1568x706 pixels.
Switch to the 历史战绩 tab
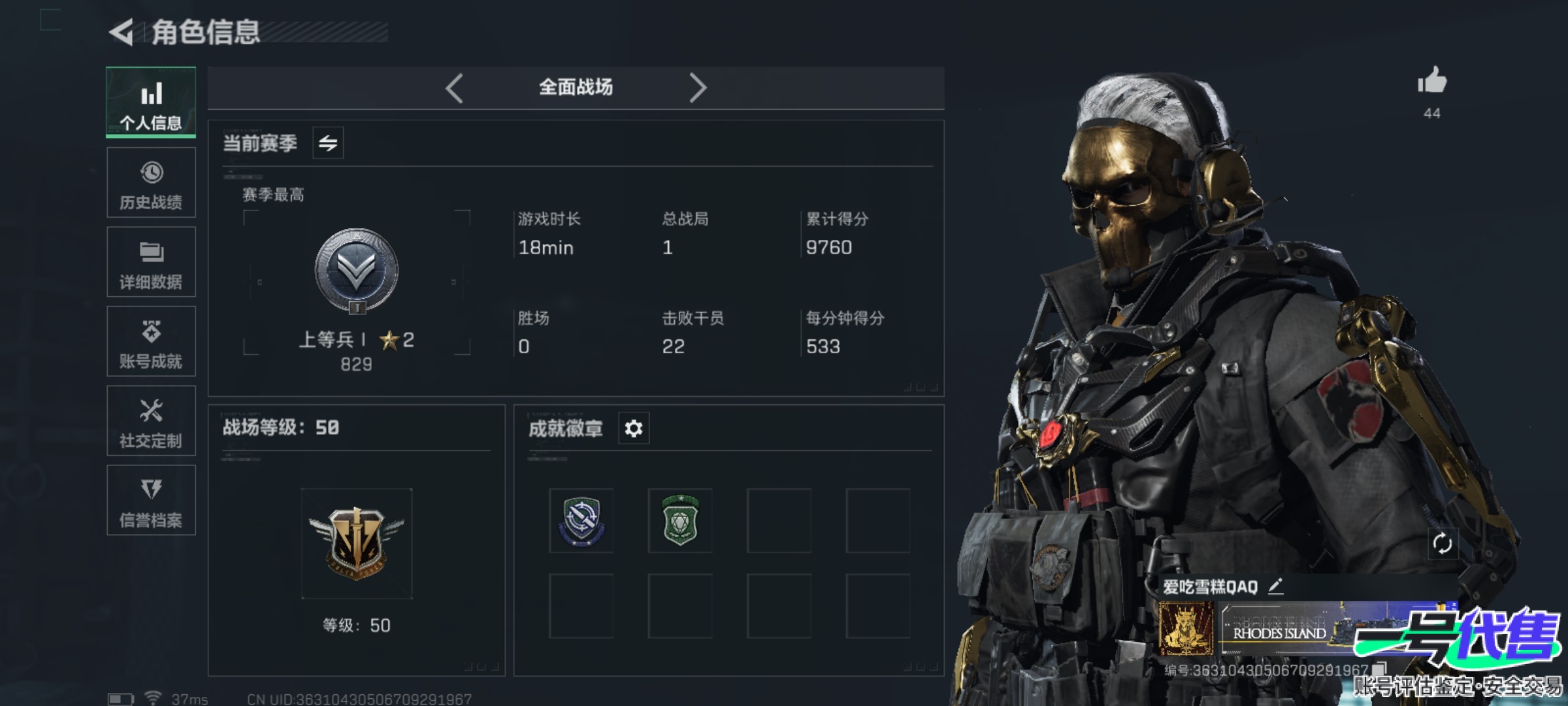coord(151,182)
